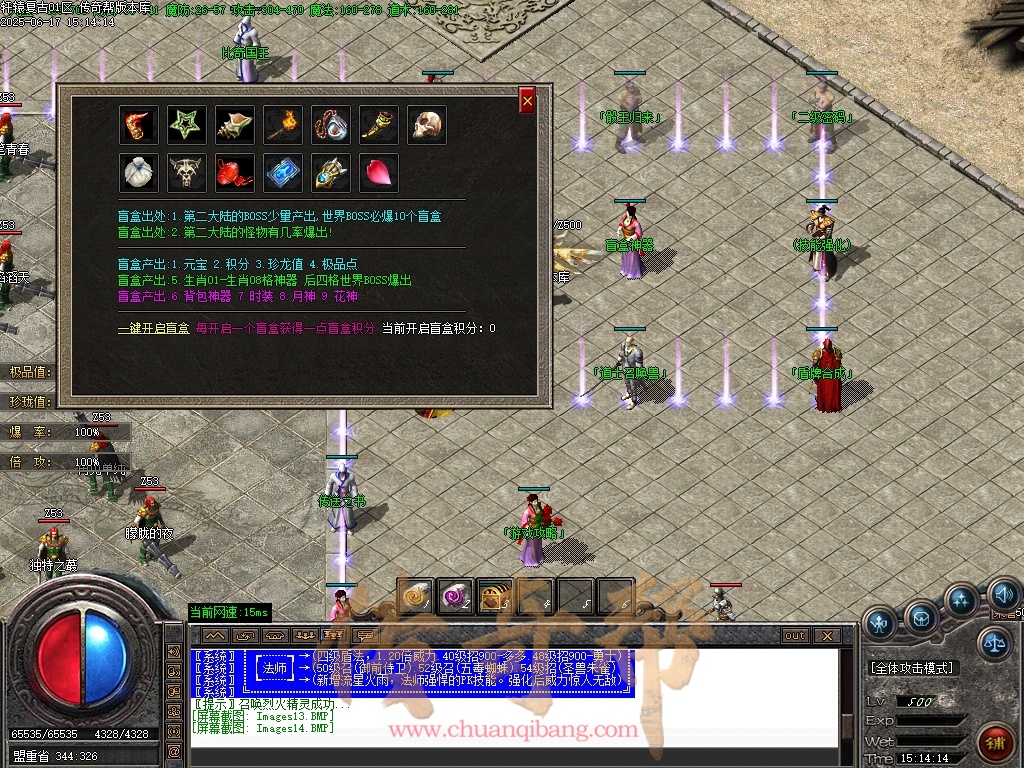The width and height of the screenshot is (1024, 768).
Task: Select the blue crystal card icon
Action: click(283, 172)
